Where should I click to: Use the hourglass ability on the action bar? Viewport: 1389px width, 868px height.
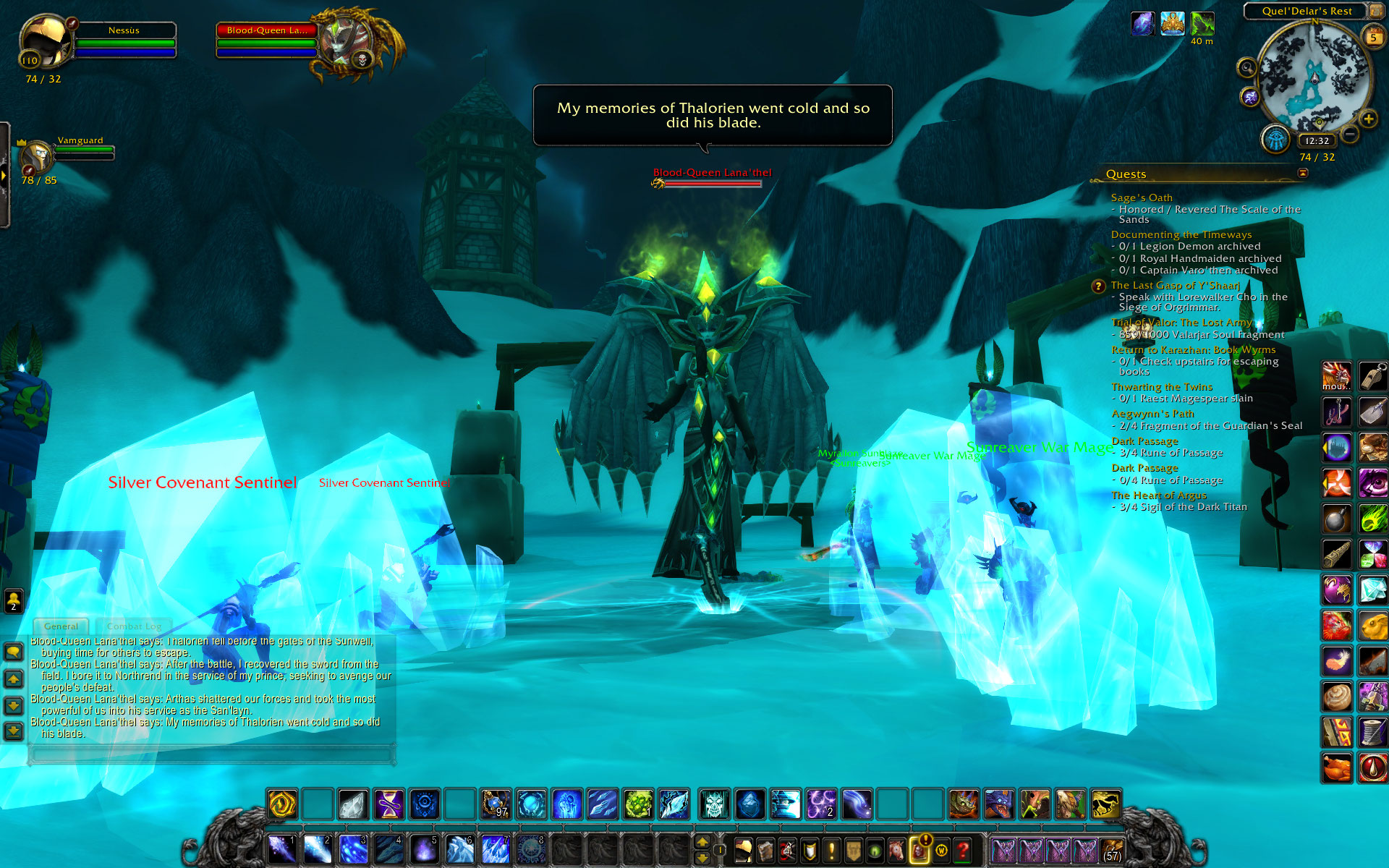pyautogui.click(x=389, y=804)
